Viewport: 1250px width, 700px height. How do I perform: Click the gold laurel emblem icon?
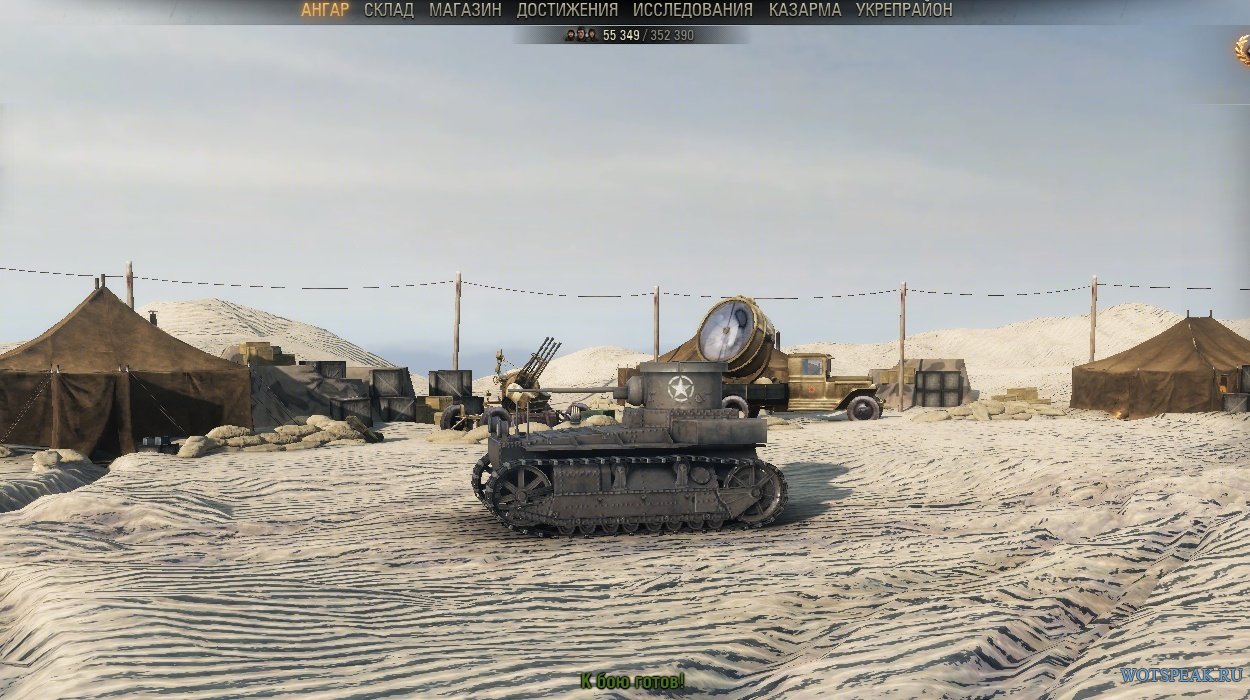click(x=1242, y=48)
